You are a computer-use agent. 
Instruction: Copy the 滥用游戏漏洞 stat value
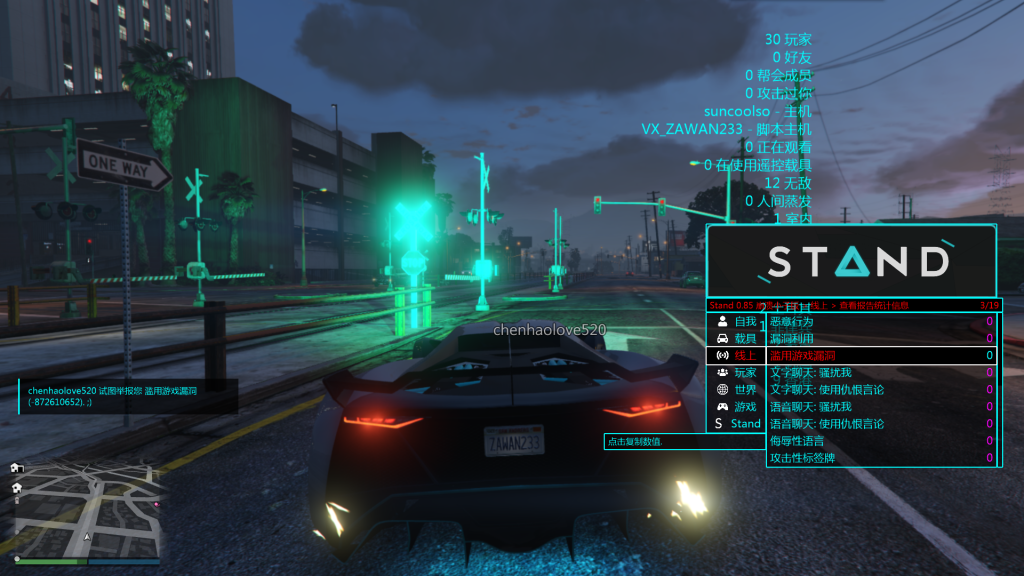point(881,356)
